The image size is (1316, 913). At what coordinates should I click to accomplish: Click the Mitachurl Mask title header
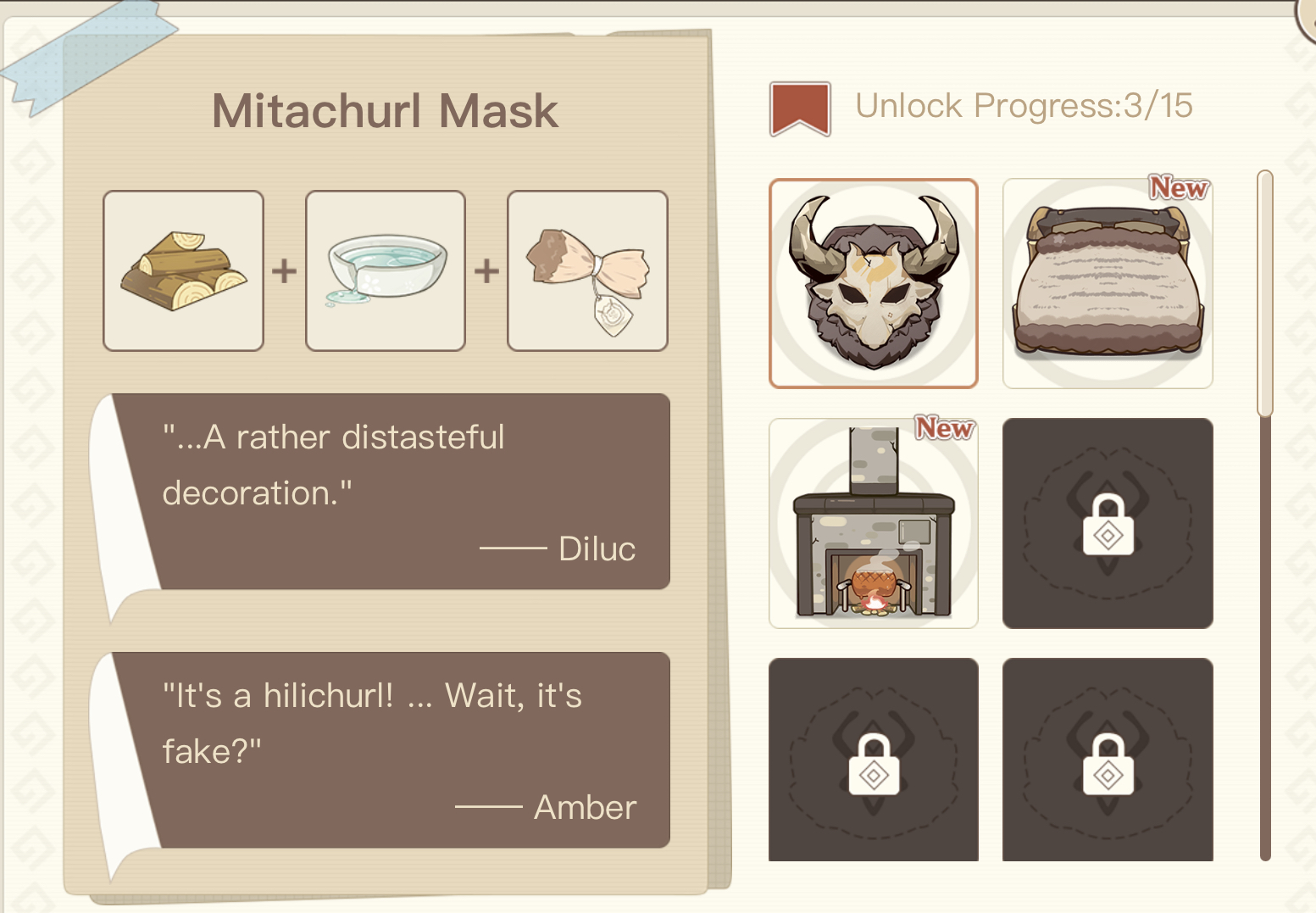[386, 110]
